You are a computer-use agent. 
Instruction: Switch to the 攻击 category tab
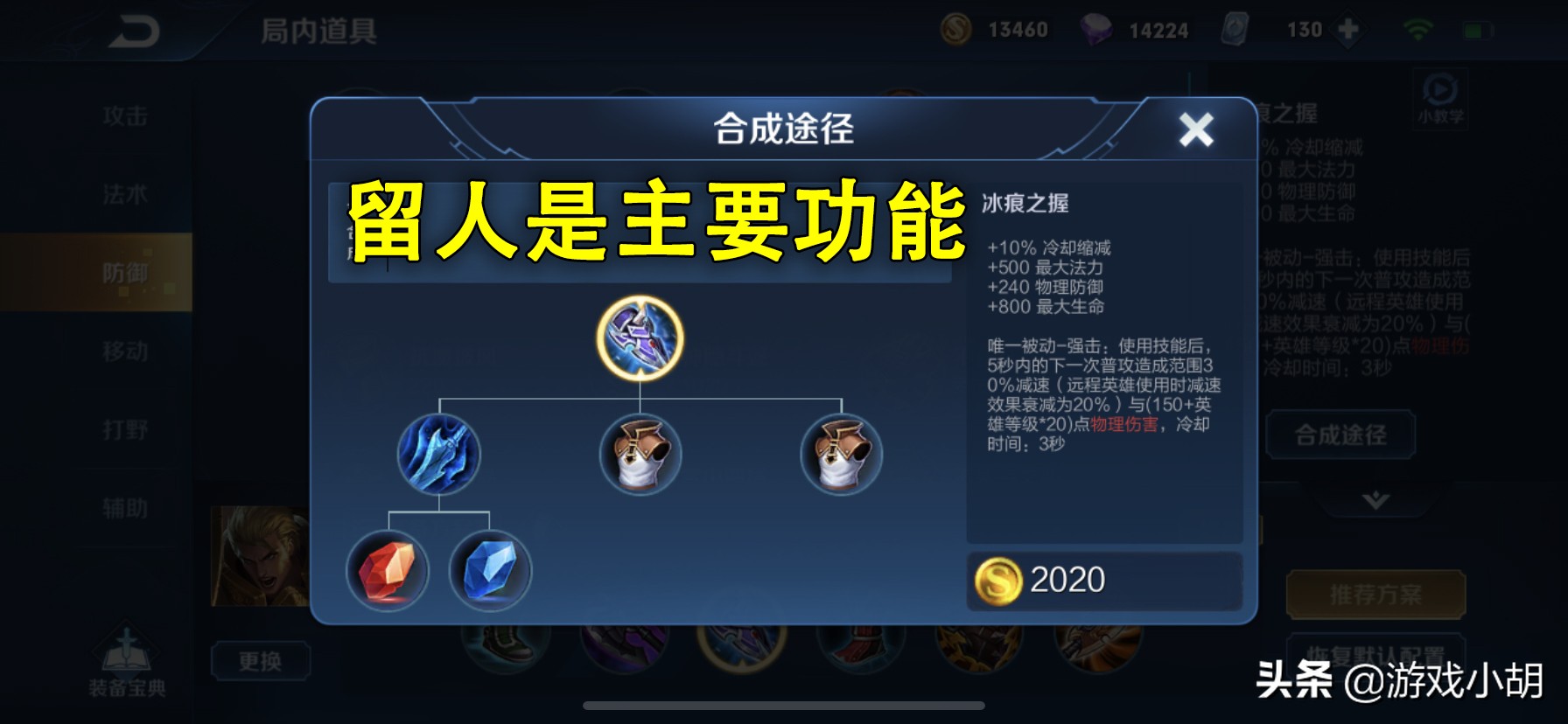click(124, 116)
